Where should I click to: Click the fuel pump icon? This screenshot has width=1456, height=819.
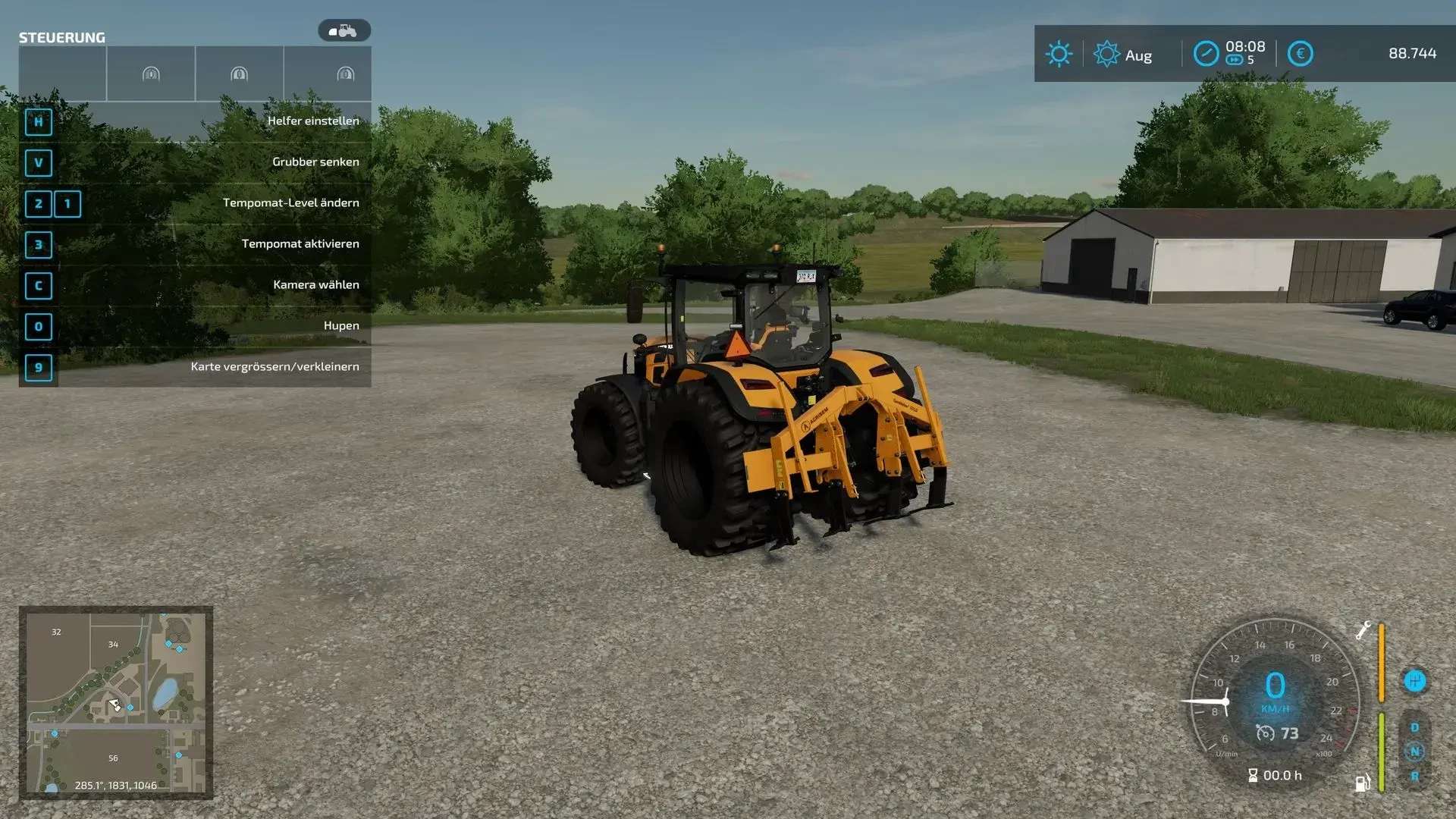[1362, 783]
